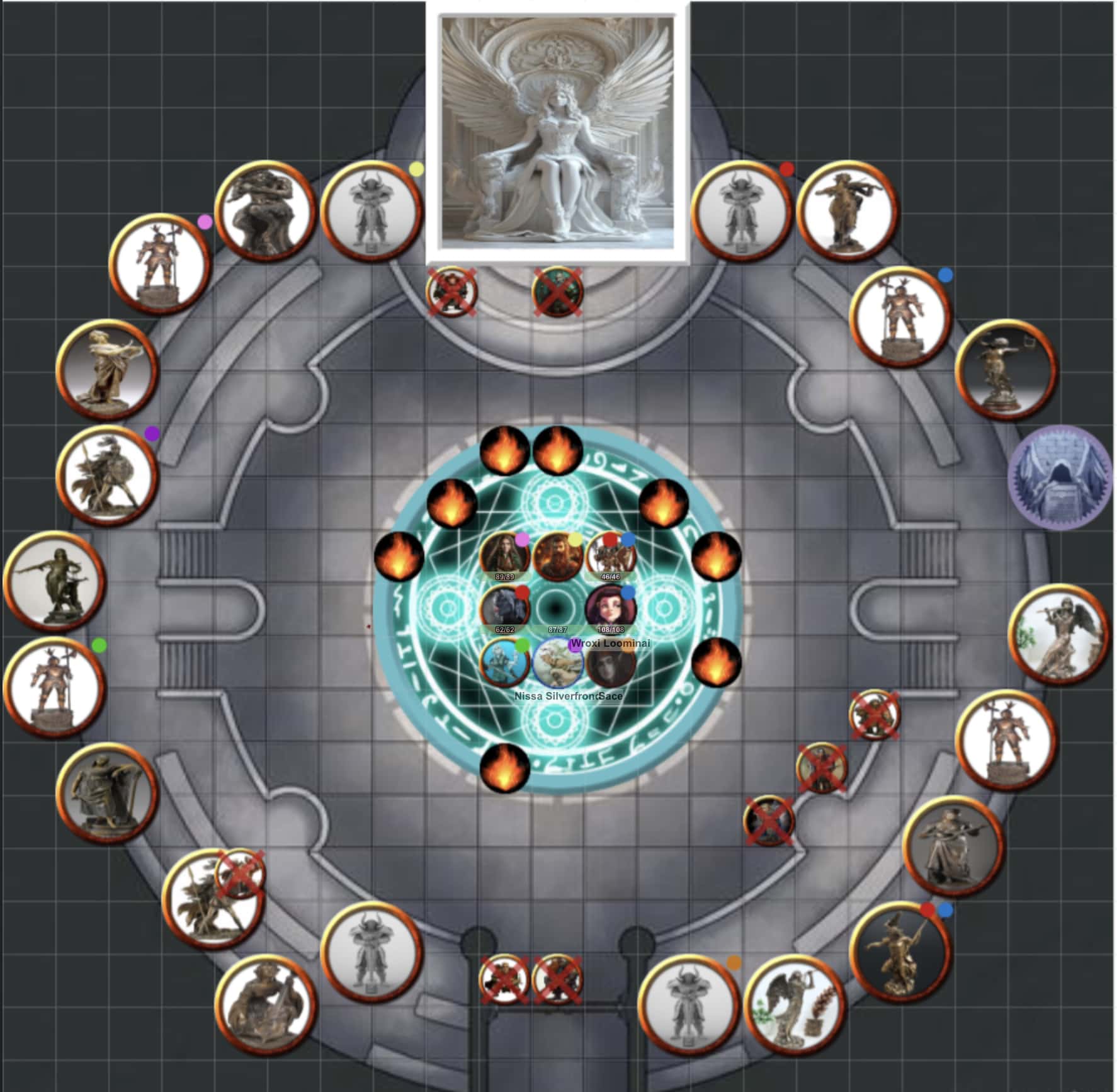The width and height of the screenshot is (1117, 1092).
Task: Select the lone flame token below the circle
Action: 504,767
